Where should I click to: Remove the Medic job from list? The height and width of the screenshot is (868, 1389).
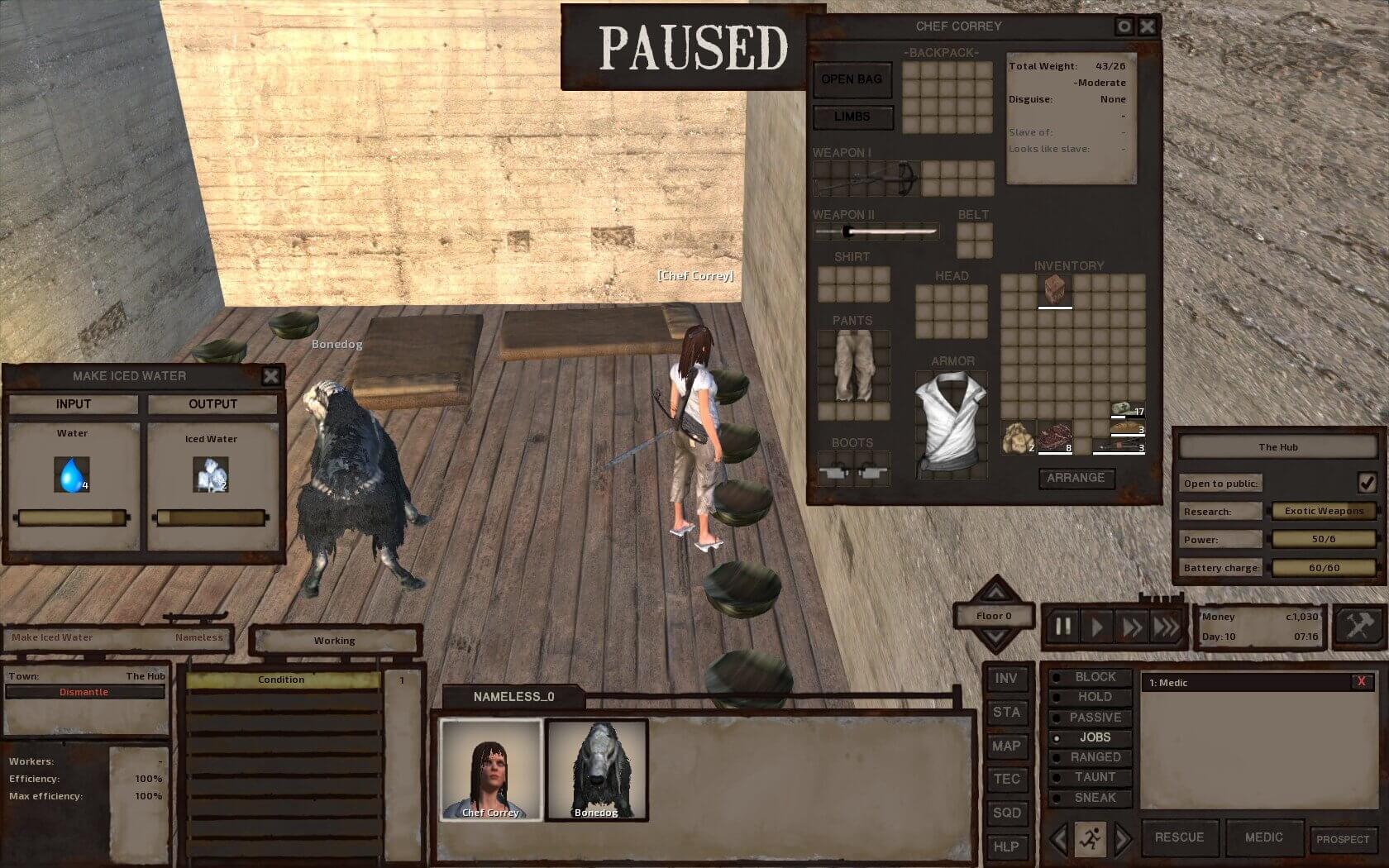(x=1360, y=682)
